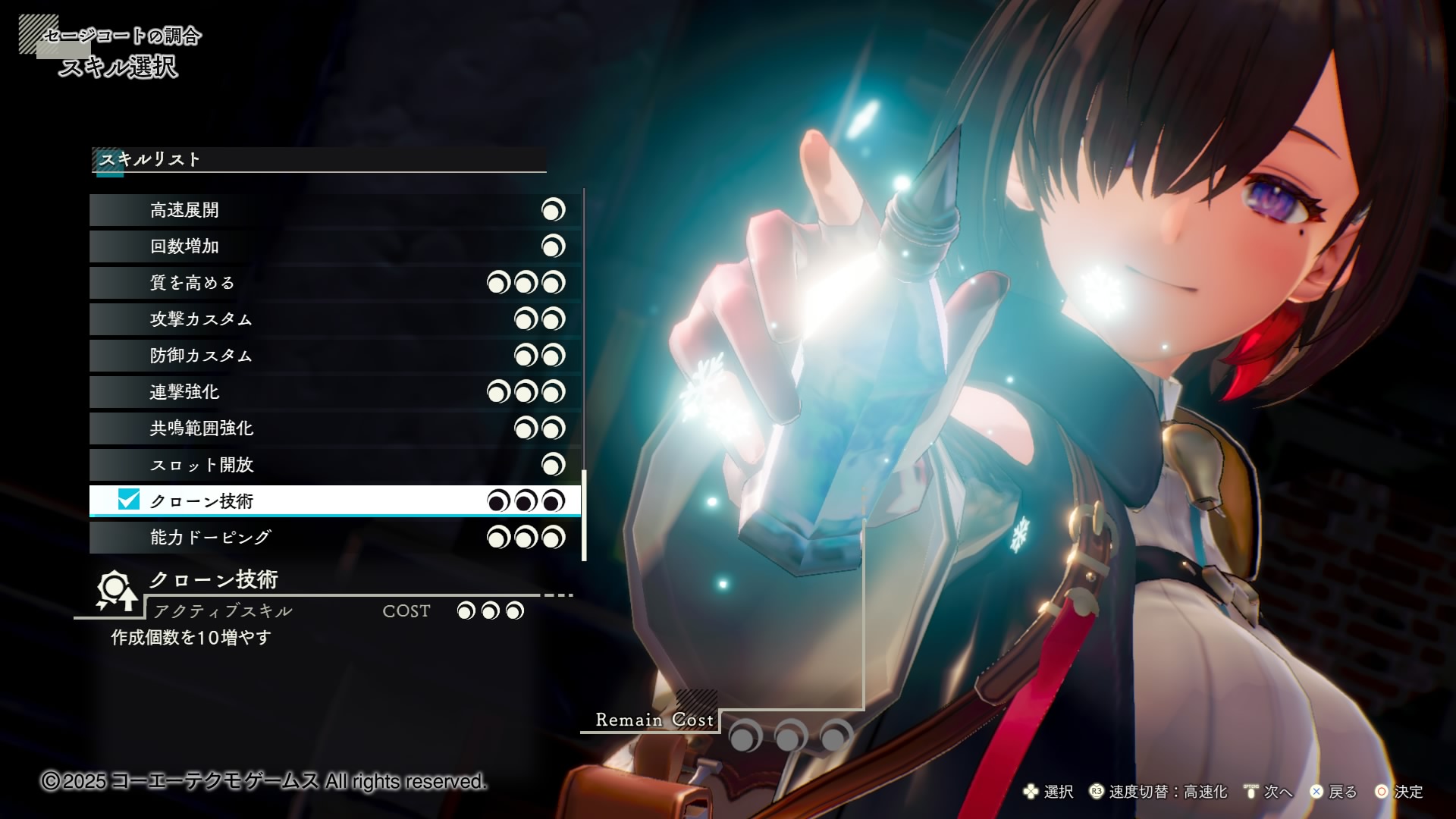Pick the 攻撃カスタム skill entry
1456x819 pixels.
334,319
